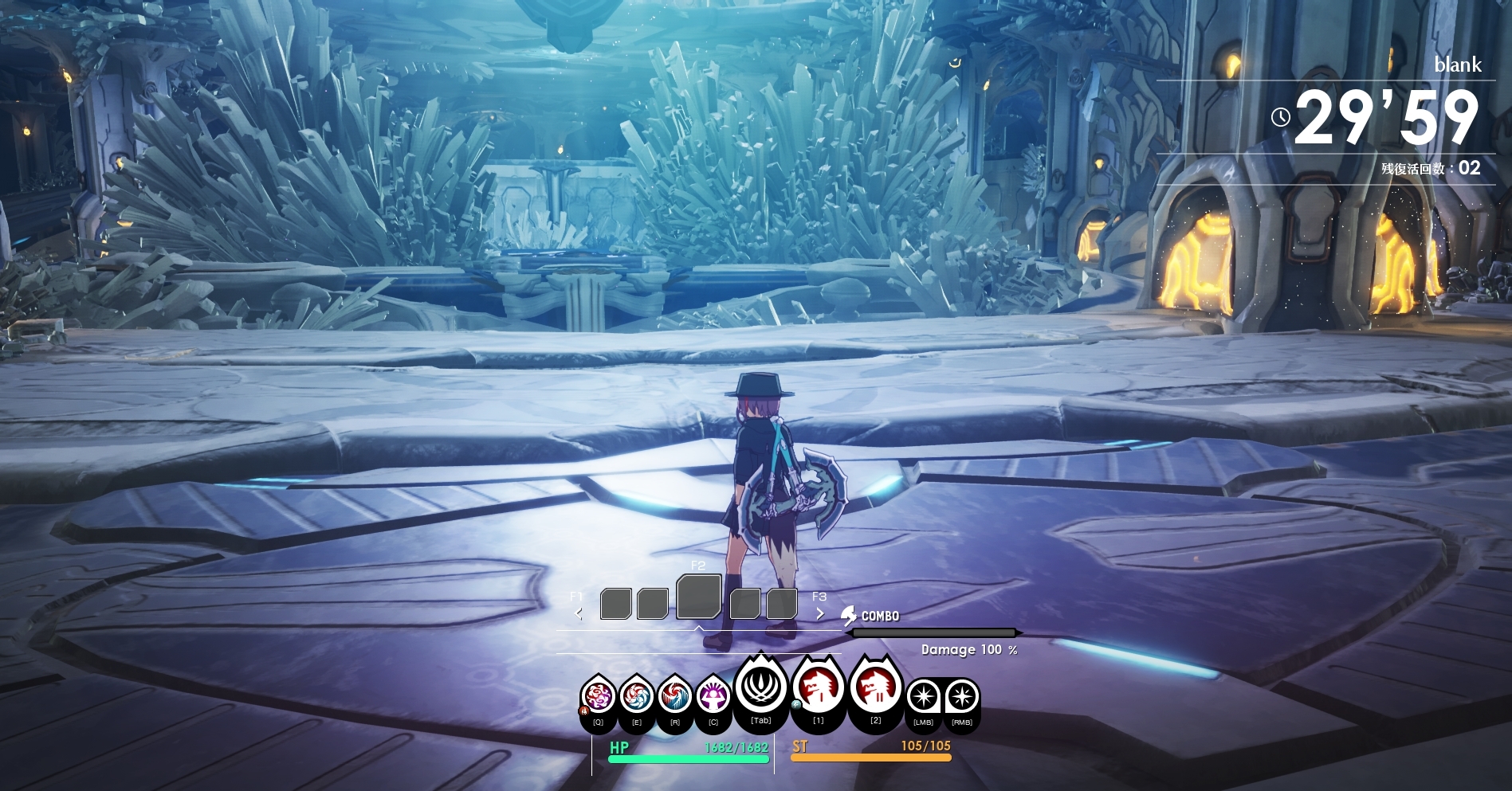Screen dimensions: 1512x791
Task: Select the large white lotus crest skill
Action: point(760,687)
